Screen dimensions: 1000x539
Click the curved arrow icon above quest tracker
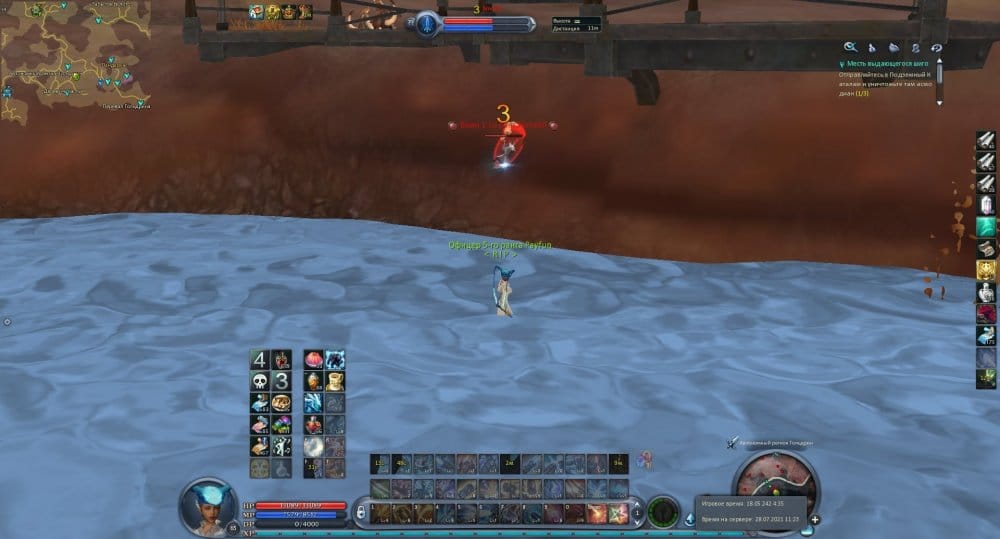point(936,47)
